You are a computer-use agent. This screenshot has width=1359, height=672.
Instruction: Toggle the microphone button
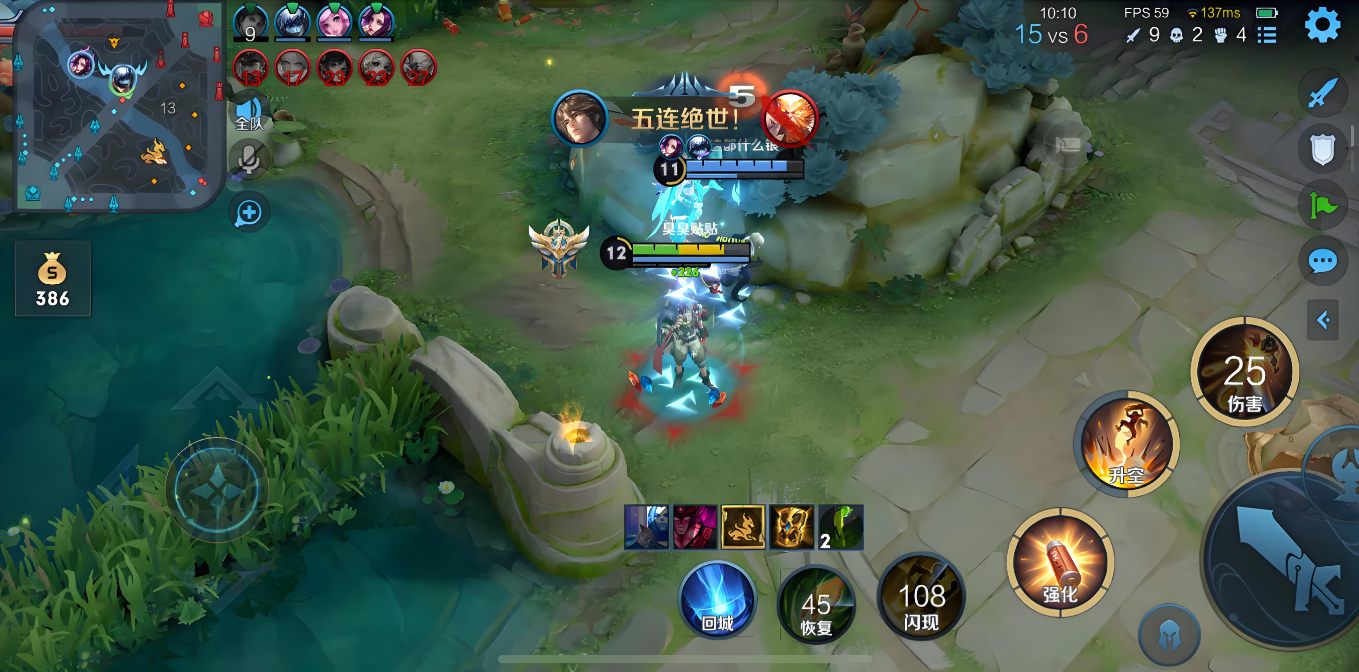[x=248, y=159]
